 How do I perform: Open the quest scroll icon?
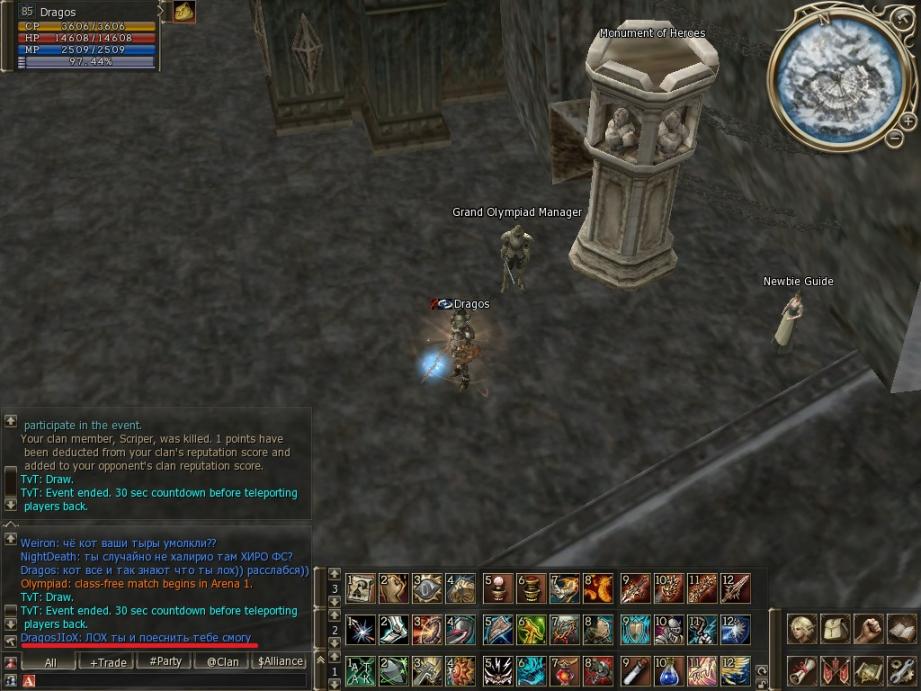point(801,669)
